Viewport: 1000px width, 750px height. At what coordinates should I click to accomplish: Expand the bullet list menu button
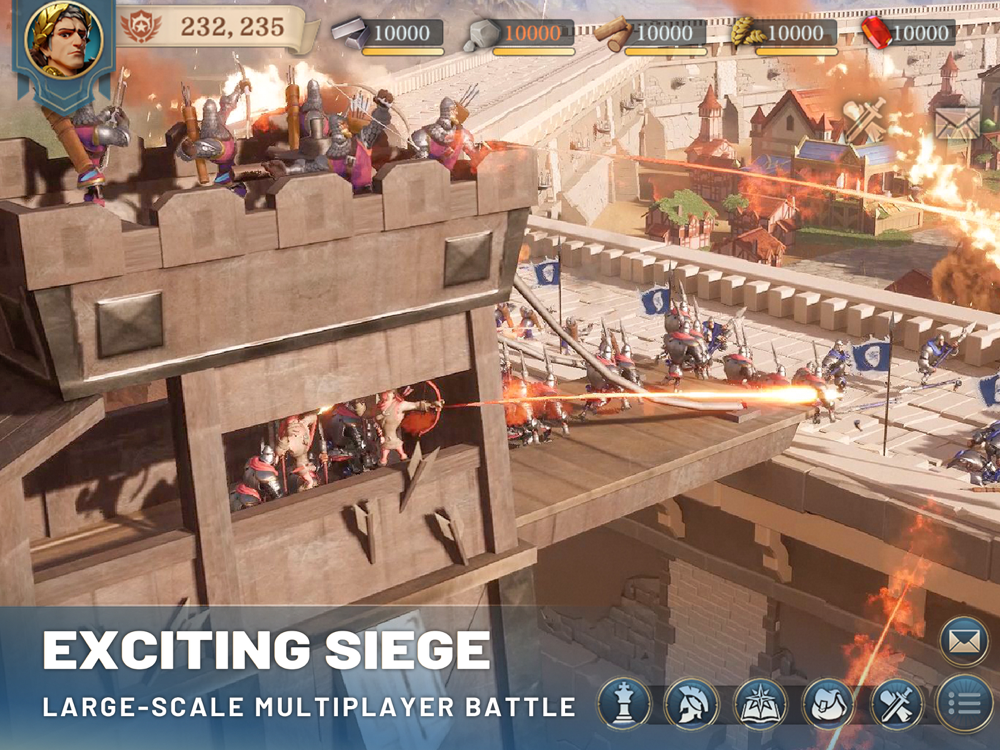tap(964, 704)
